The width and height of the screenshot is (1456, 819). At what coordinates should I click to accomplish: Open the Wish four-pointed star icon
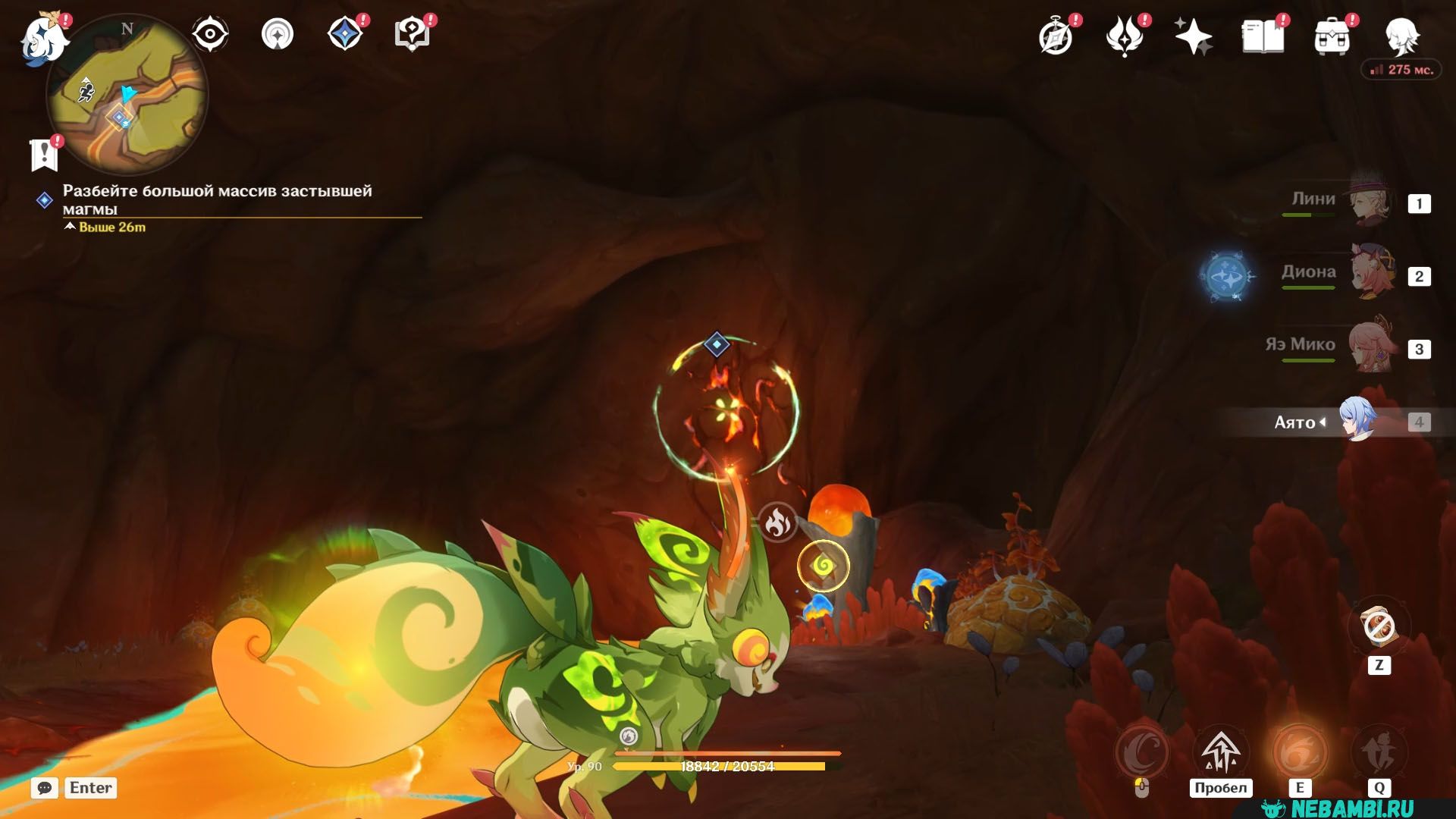pos(1193,36)
